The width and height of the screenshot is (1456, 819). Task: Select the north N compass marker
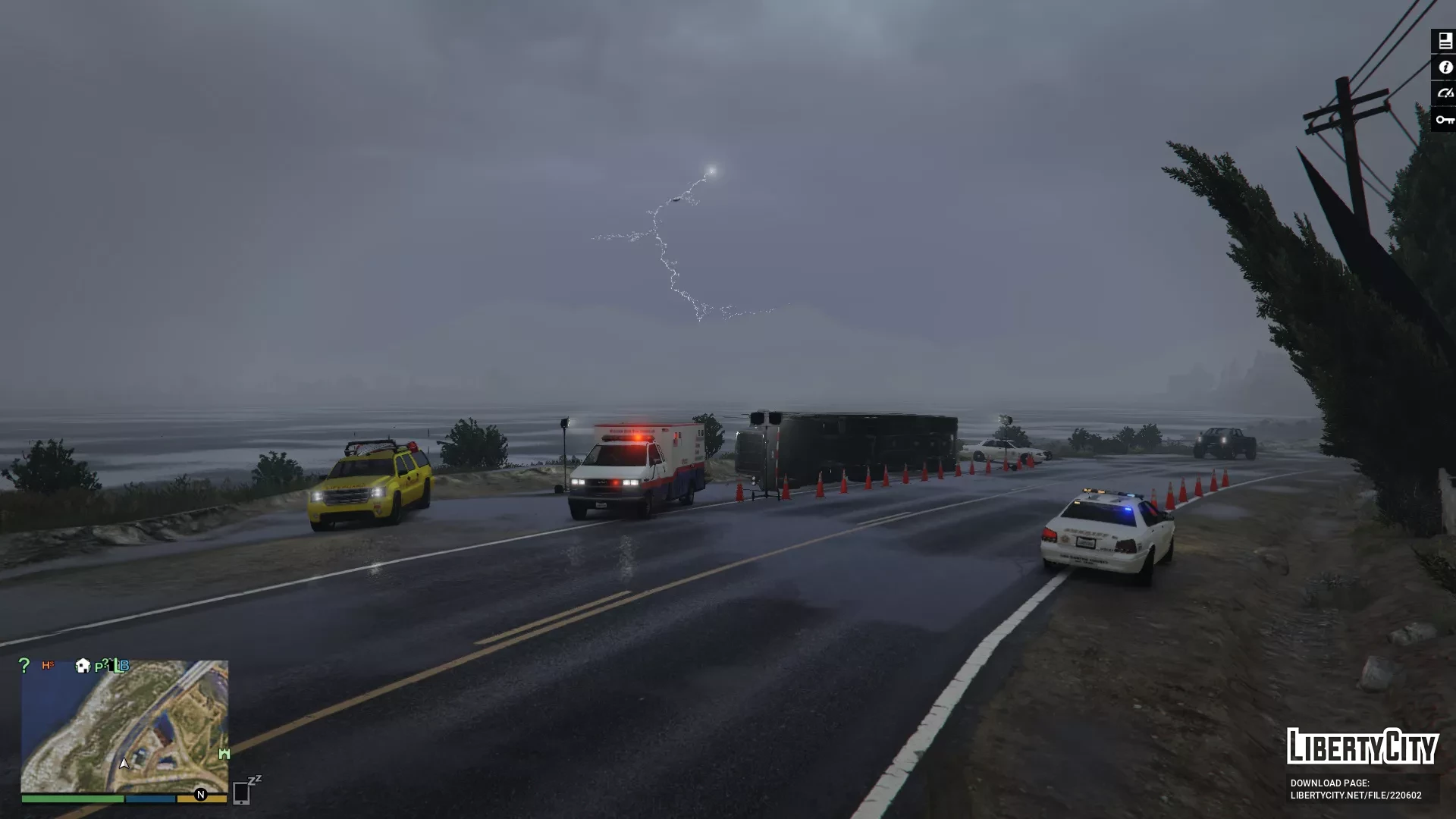coord(201,795)
